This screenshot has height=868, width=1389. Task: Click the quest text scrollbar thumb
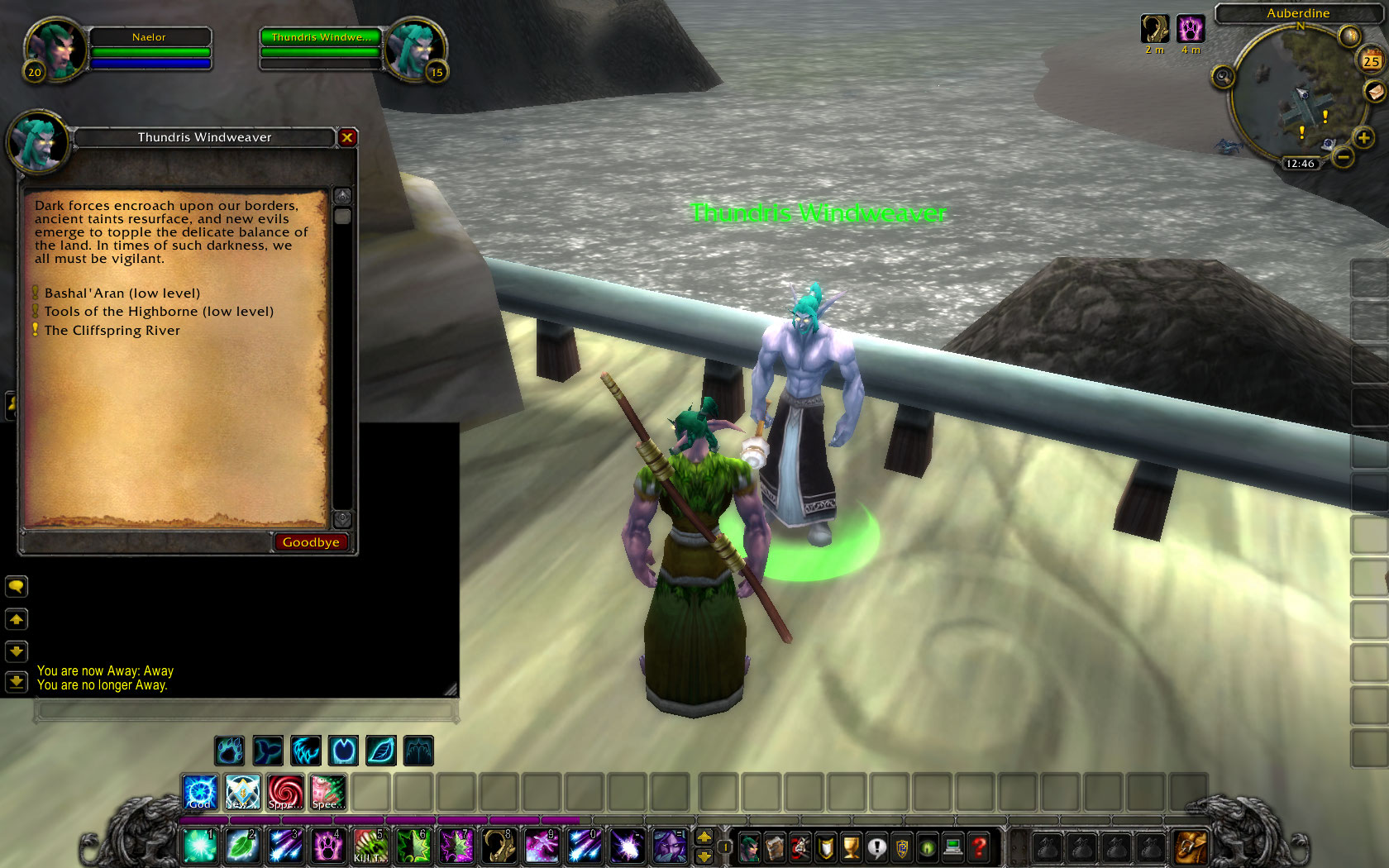(x=344, y=217)
